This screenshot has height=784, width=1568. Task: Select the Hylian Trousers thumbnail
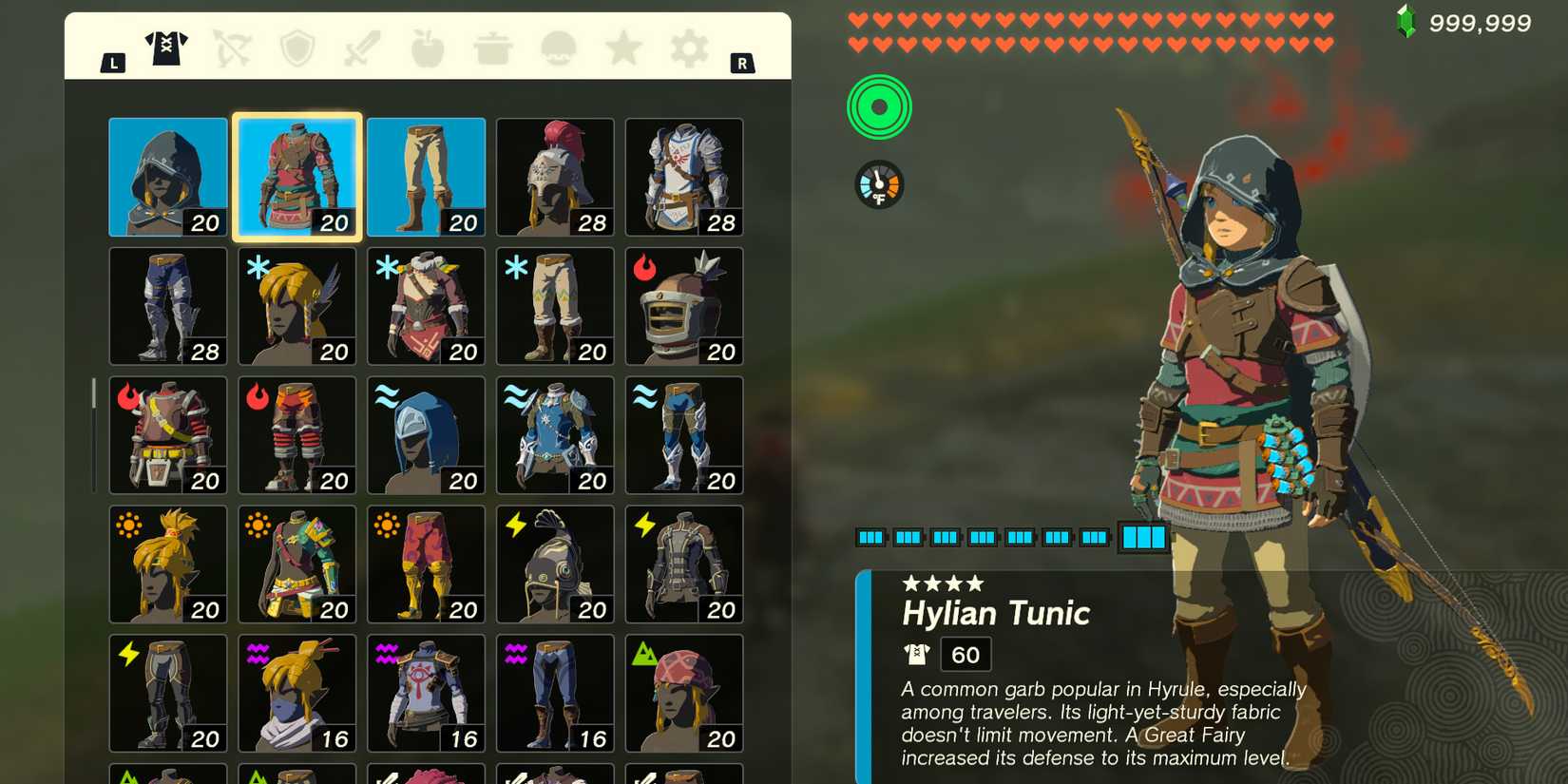pos(425,177)
